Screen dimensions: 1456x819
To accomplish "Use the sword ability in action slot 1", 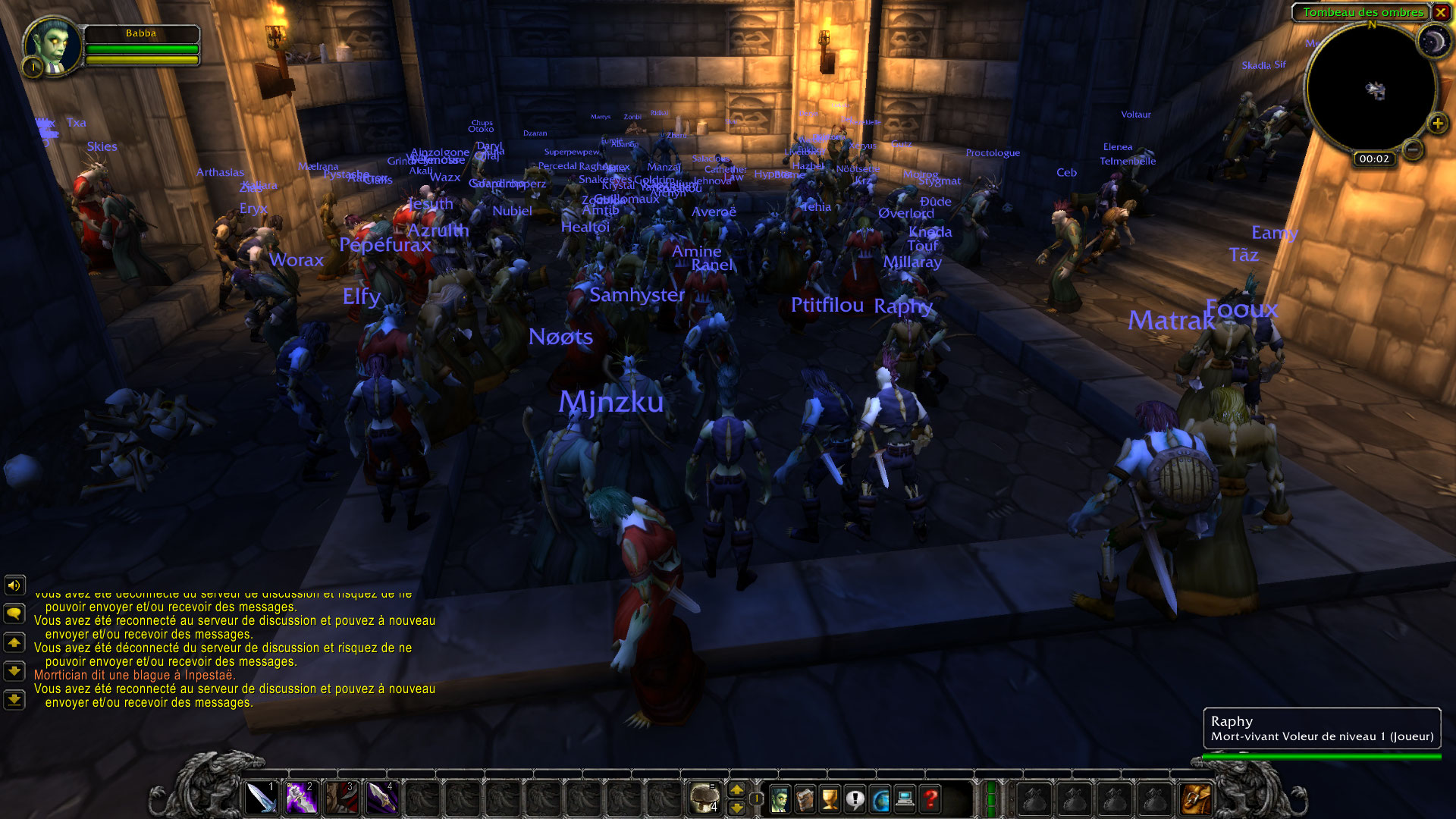I will 261,798.
